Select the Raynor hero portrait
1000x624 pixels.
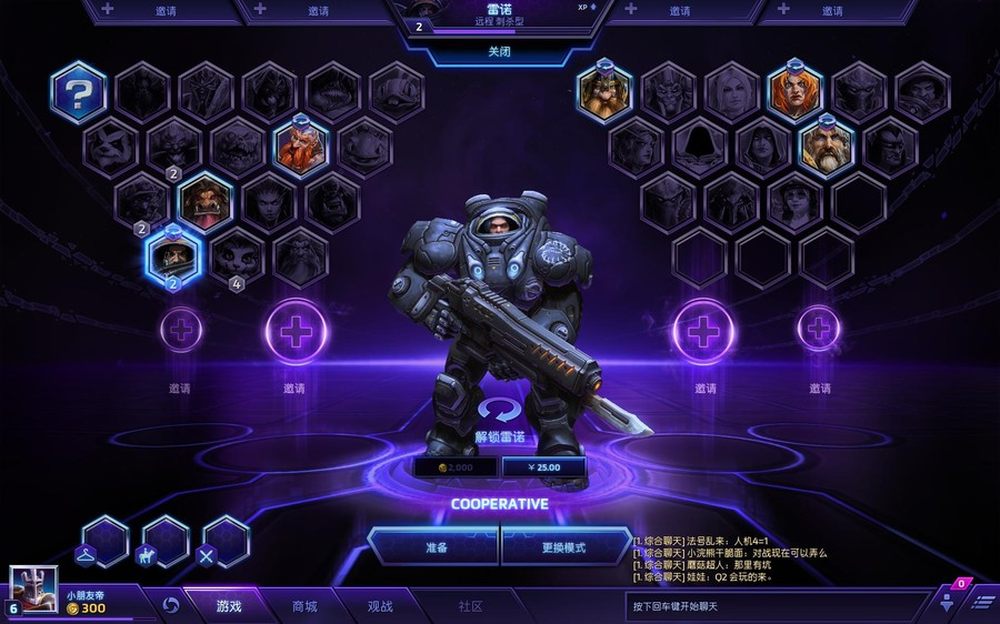coord(172,256)
